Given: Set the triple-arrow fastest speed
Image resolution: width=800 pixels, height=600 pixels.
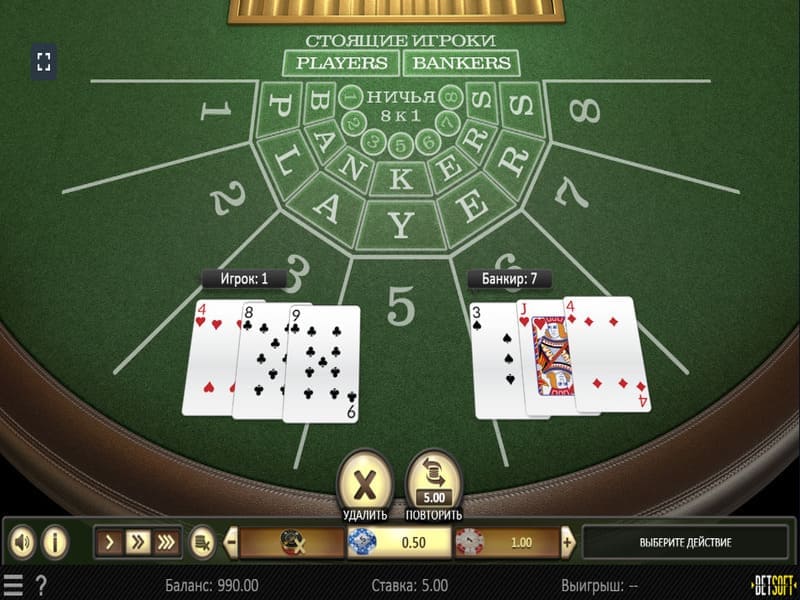Looking at the screenshot, I should tap(166, 543).
